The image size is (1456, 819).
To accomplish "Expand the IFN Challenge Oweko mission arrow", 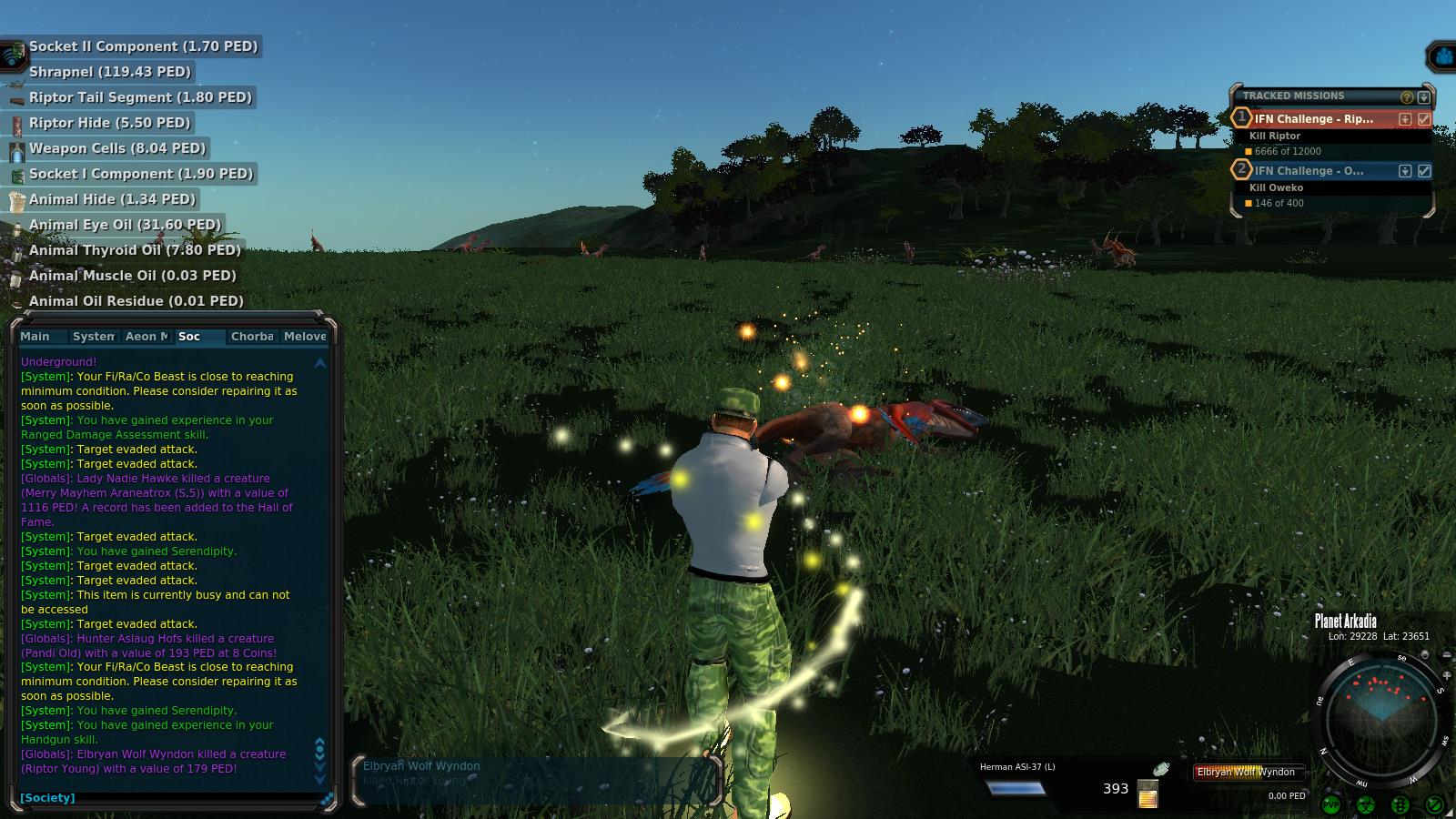I will point(1405,171).
